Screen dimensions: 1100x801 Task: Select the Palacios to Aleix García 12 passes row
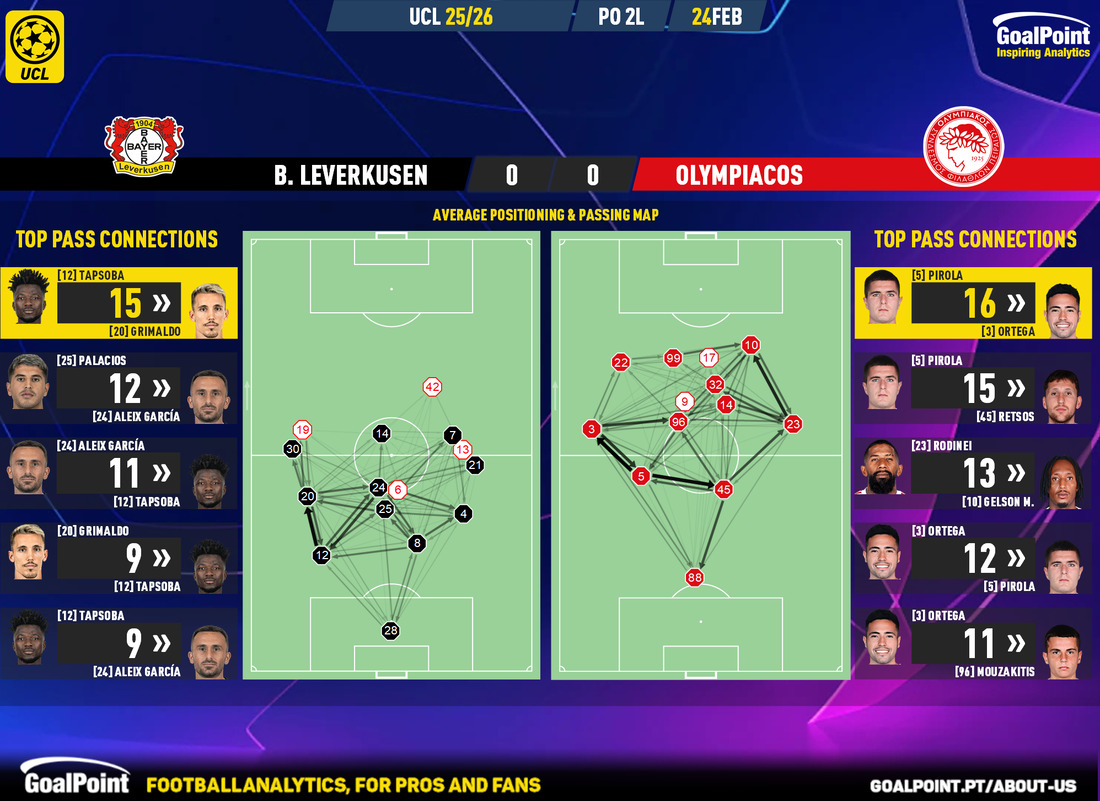[x=119, y=388]
